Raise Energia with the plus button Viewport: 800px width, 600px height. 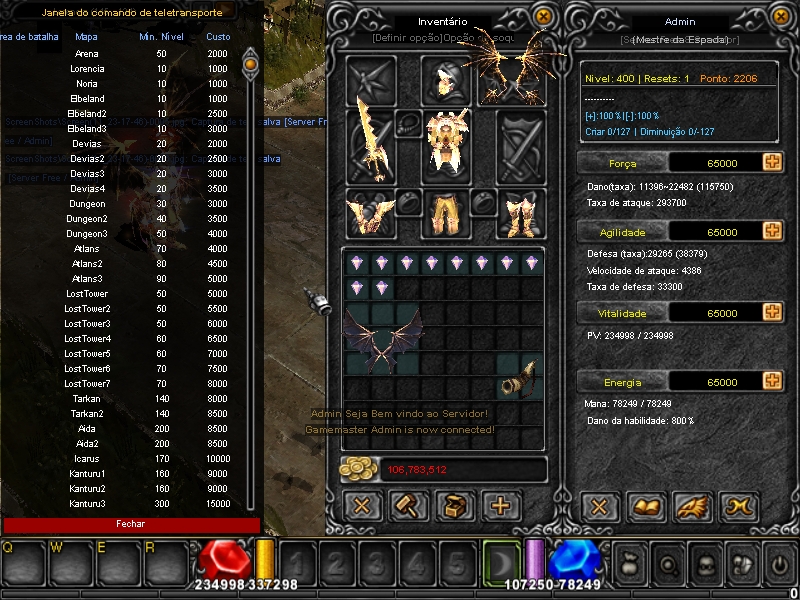point(772,381)
